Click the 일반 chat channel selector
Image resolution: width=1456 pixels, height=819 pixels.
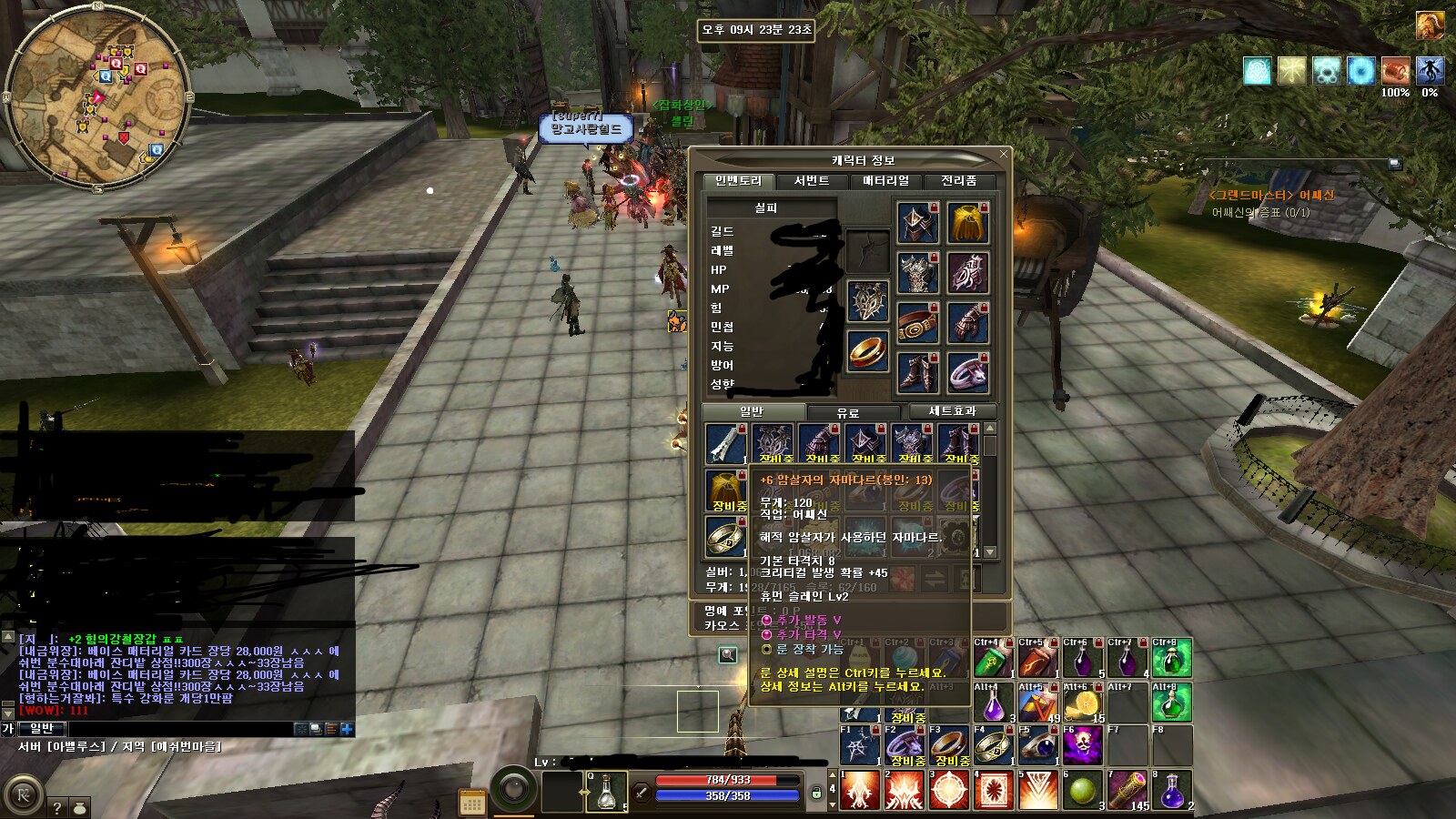coord(42,728)
